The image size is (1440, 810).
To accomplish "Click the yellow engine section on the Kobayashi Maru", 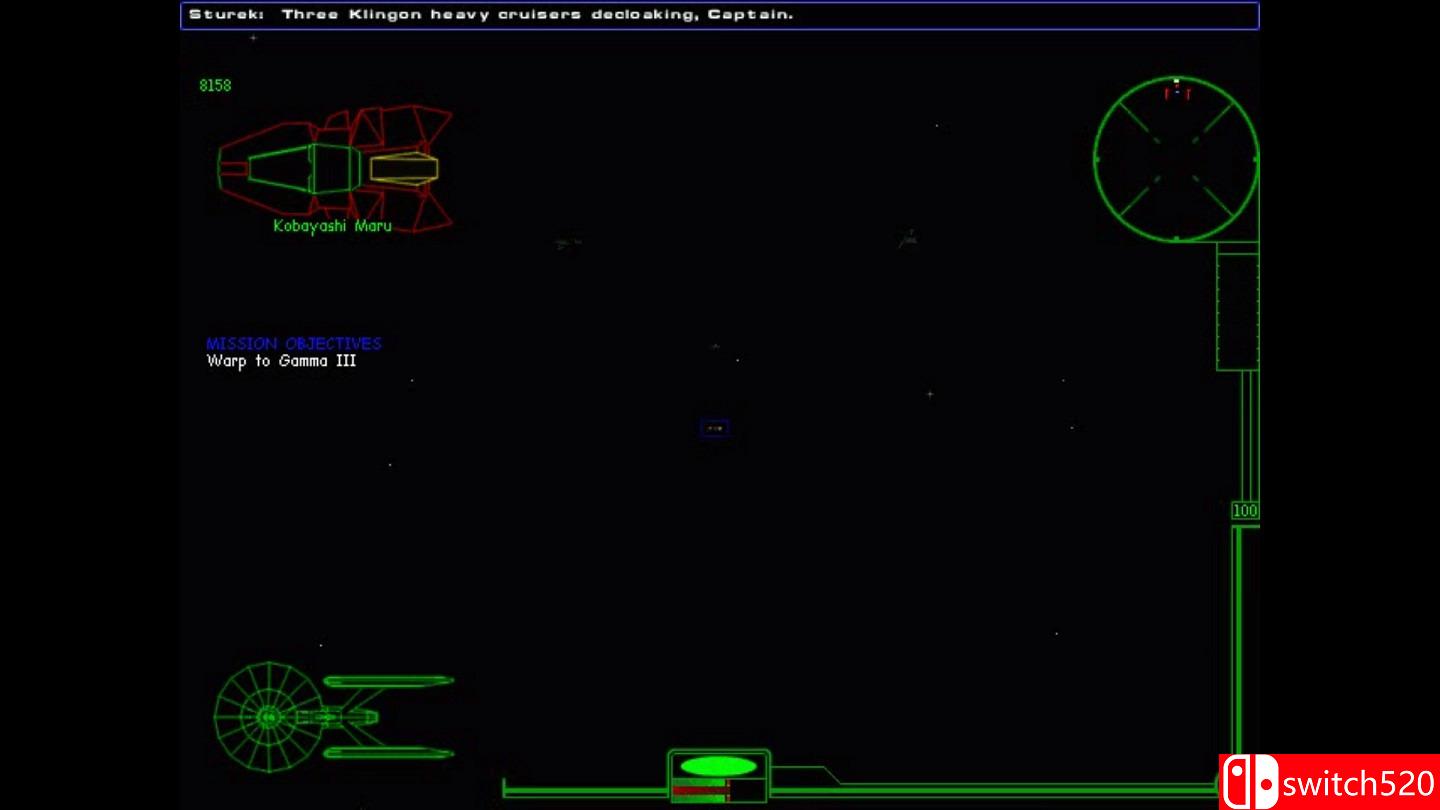I will 405,167.
